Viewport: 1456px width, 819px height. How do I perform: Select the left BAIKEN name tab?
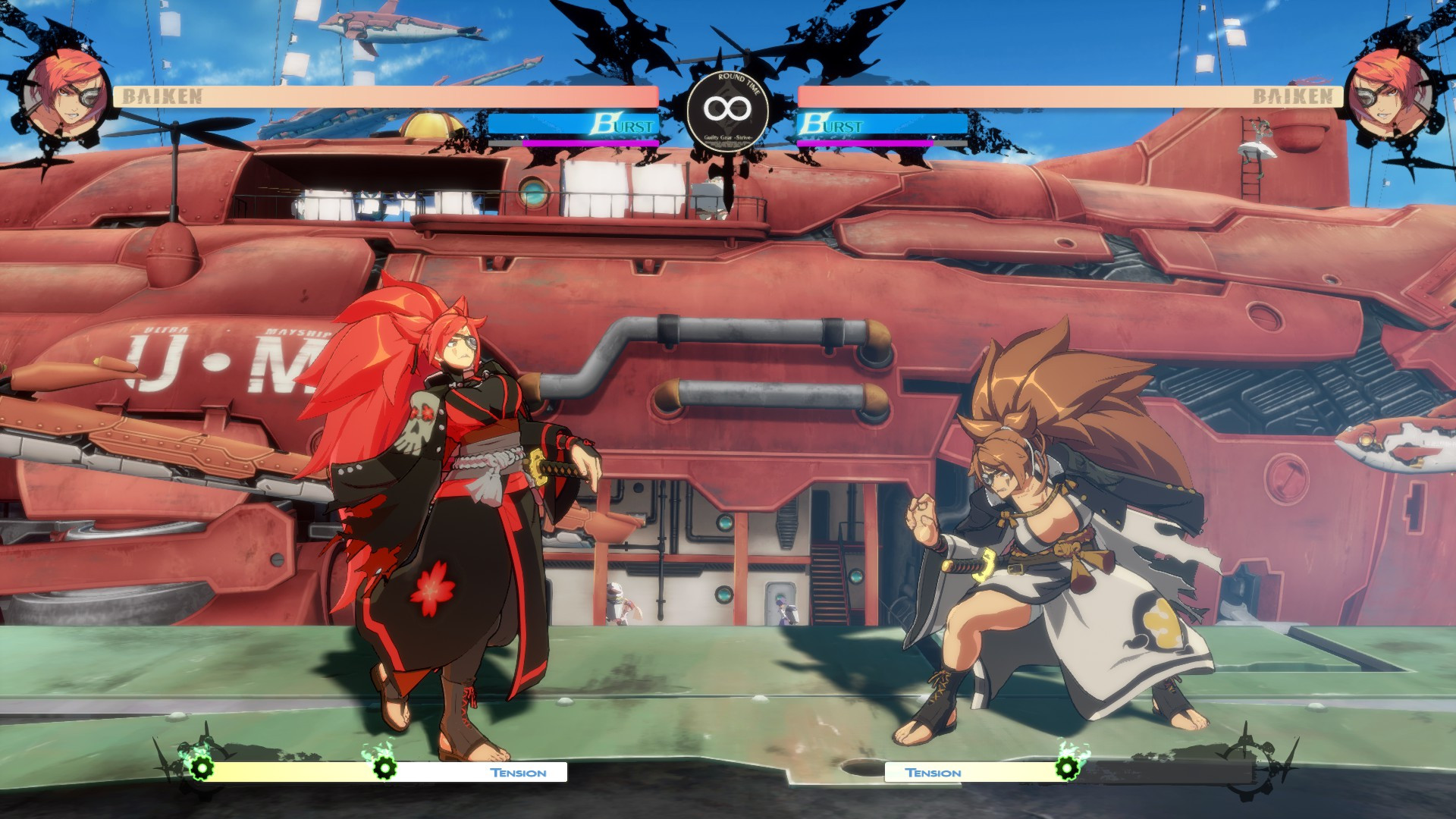click(161, 96)
